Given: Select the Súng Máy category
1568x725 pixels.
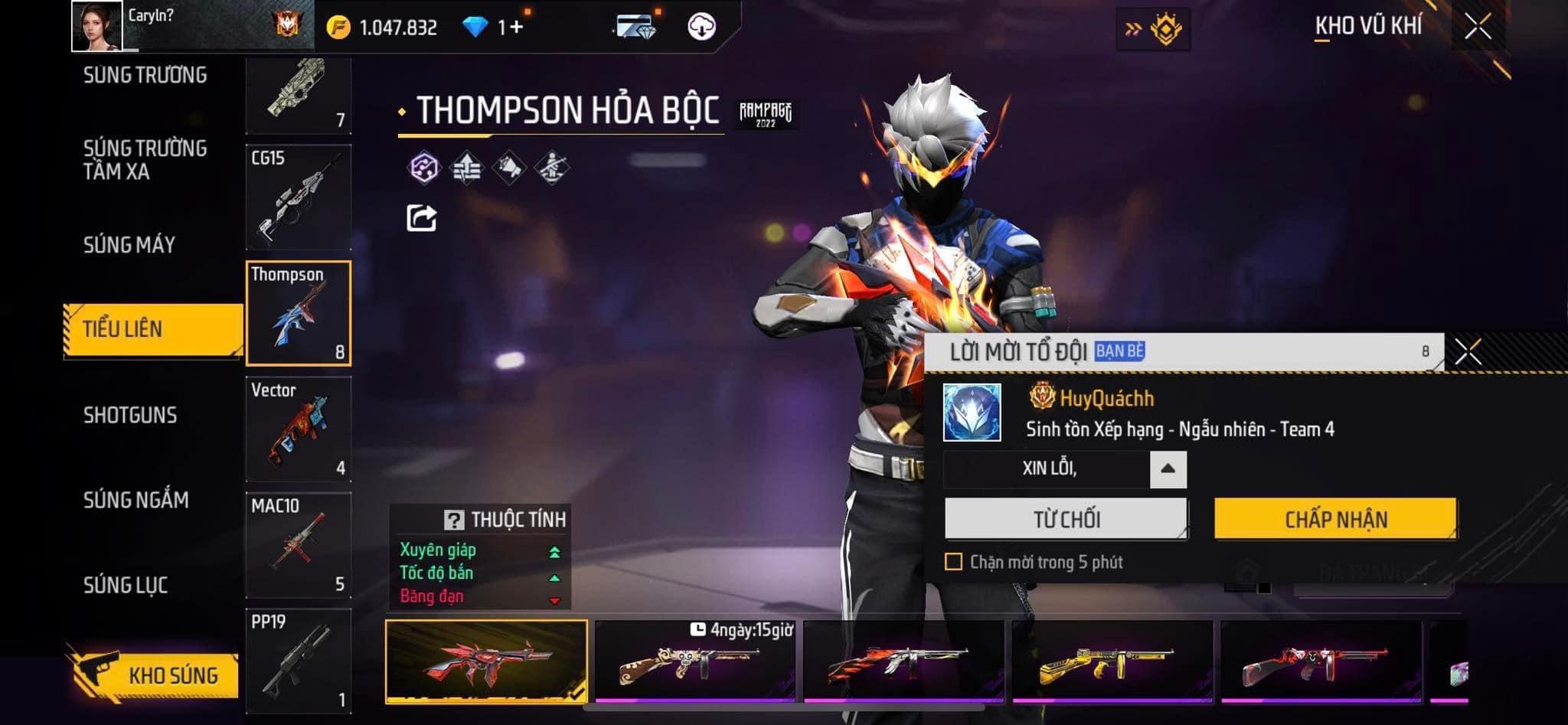Looking at the screenshot, I should [x=129, y=245].
